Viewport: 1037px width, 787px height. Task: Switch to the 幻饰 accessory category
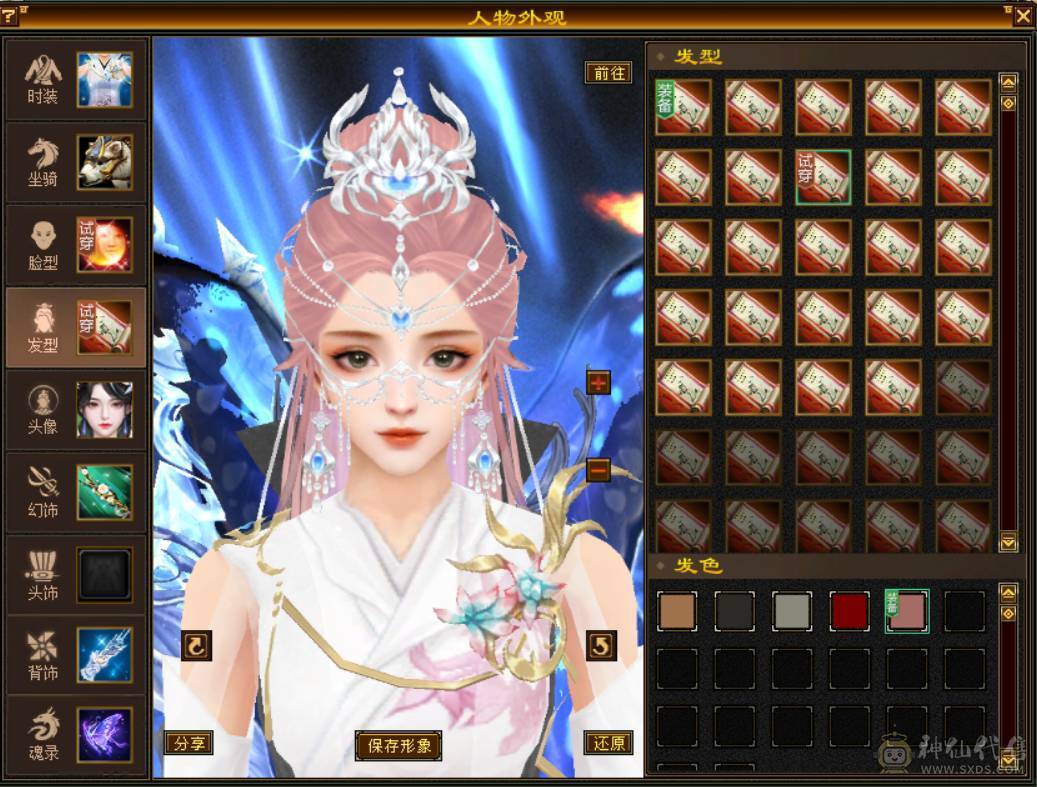[77, 492]
